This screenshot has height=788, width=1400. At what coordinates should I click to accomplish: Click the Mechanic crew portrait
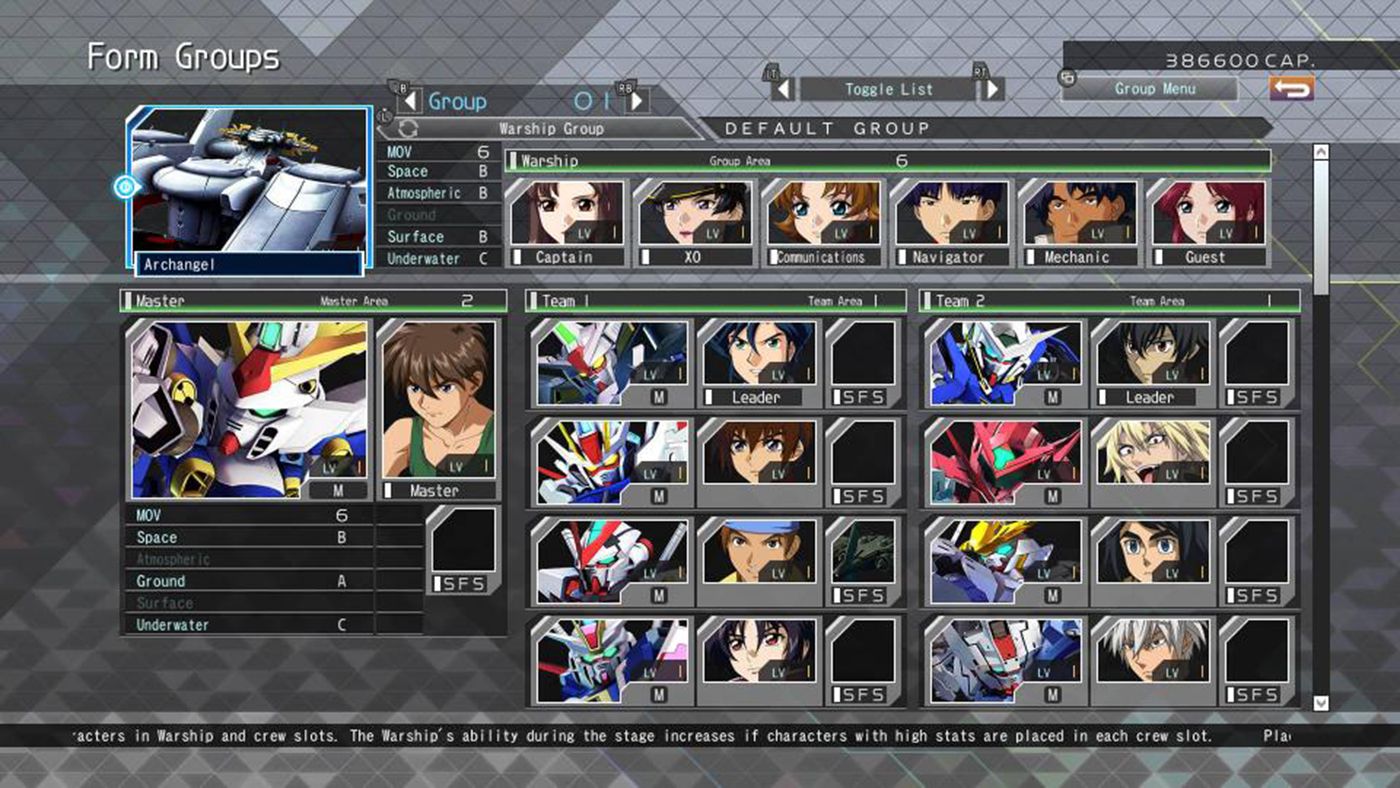[x=1077, y=214]
